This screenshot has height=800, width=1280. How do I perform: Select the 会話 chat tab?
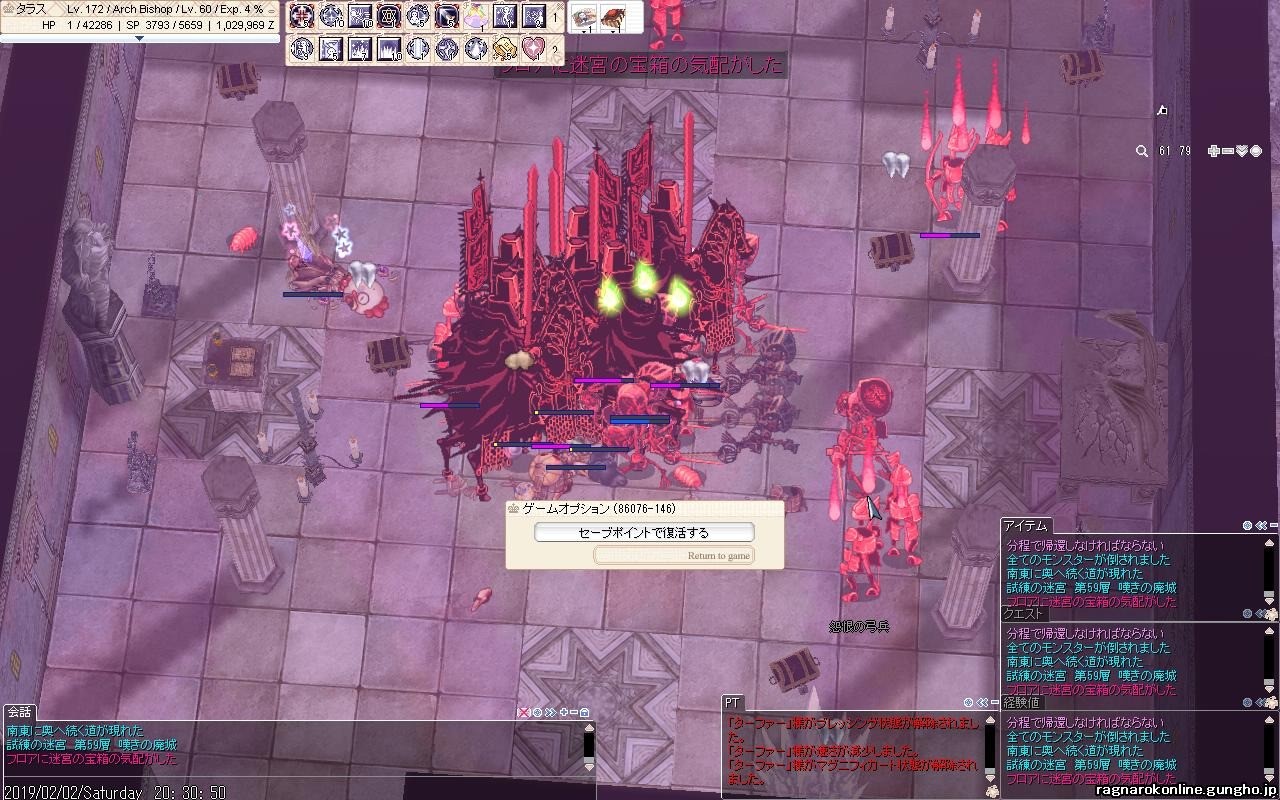[x=19, y=712]
